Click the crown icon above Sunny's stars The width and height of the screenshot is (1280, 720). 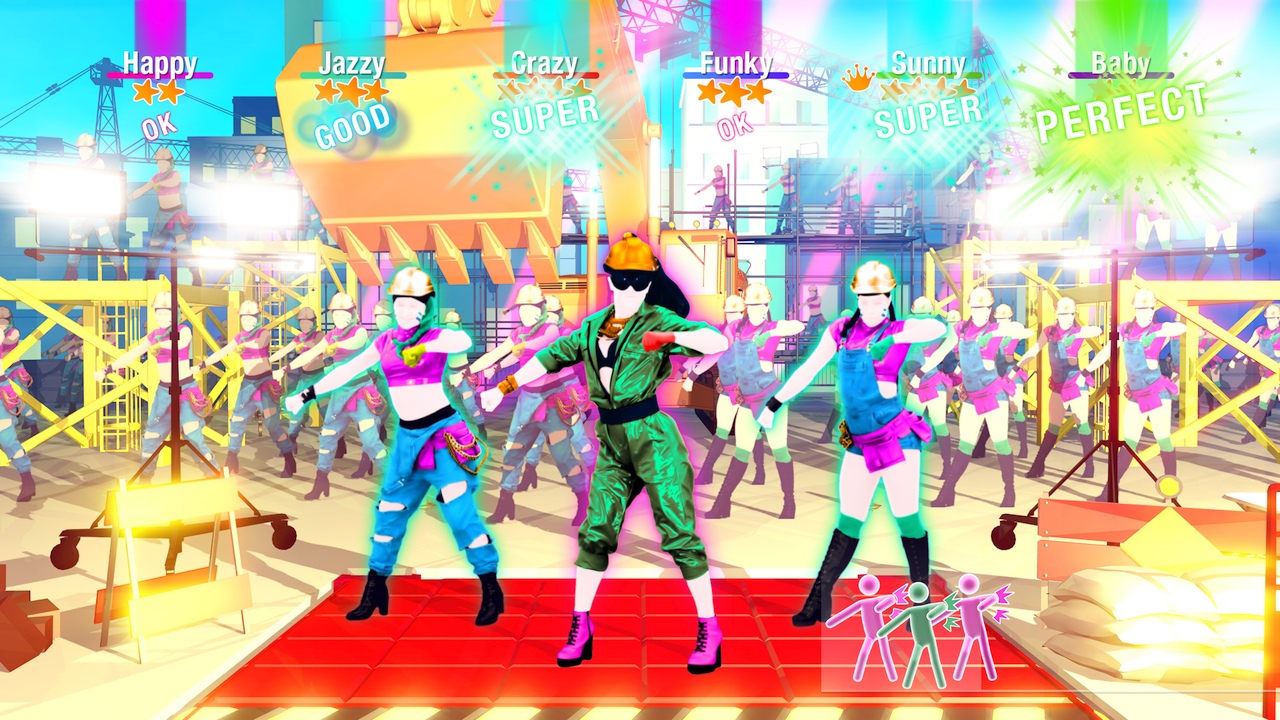pos(857,77)
